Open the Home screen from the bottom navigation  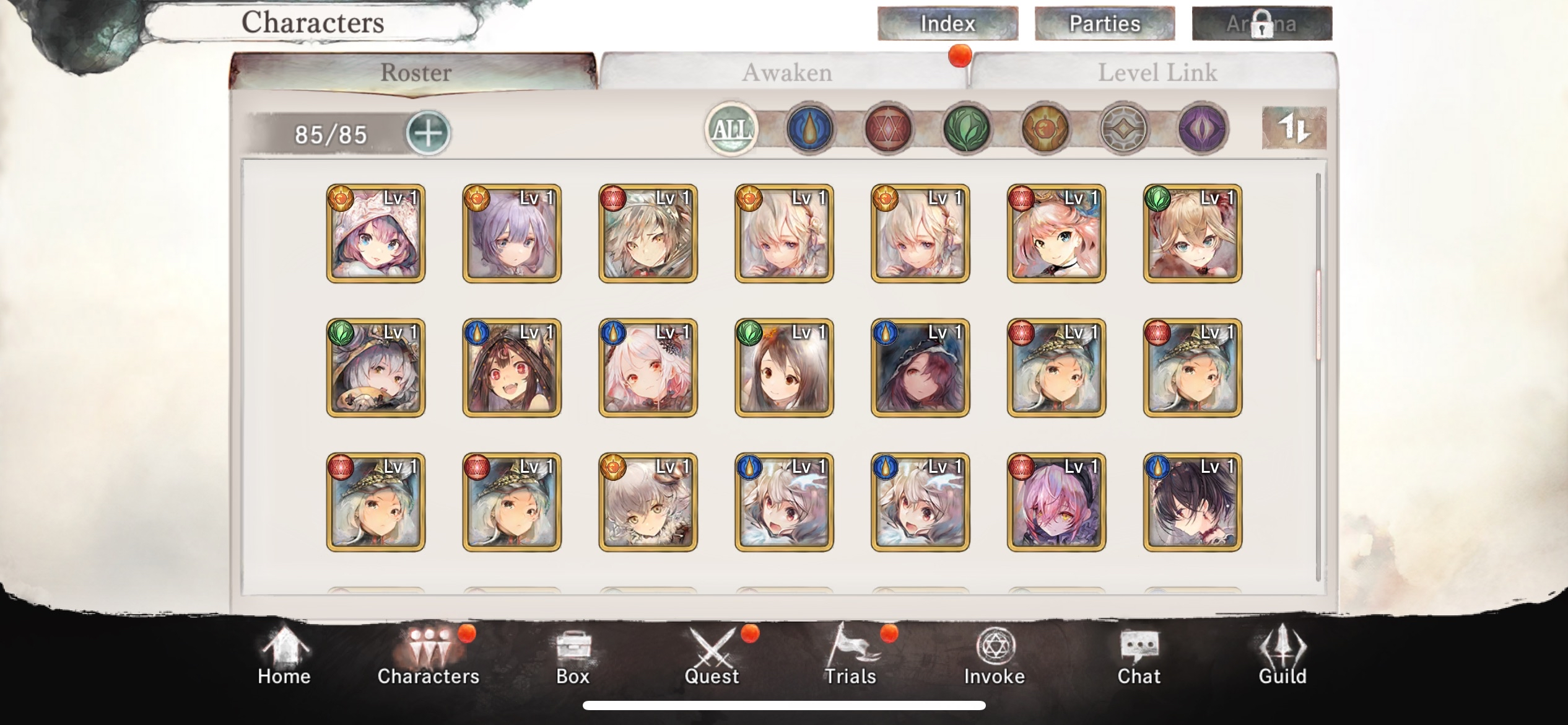click(284, 657)
